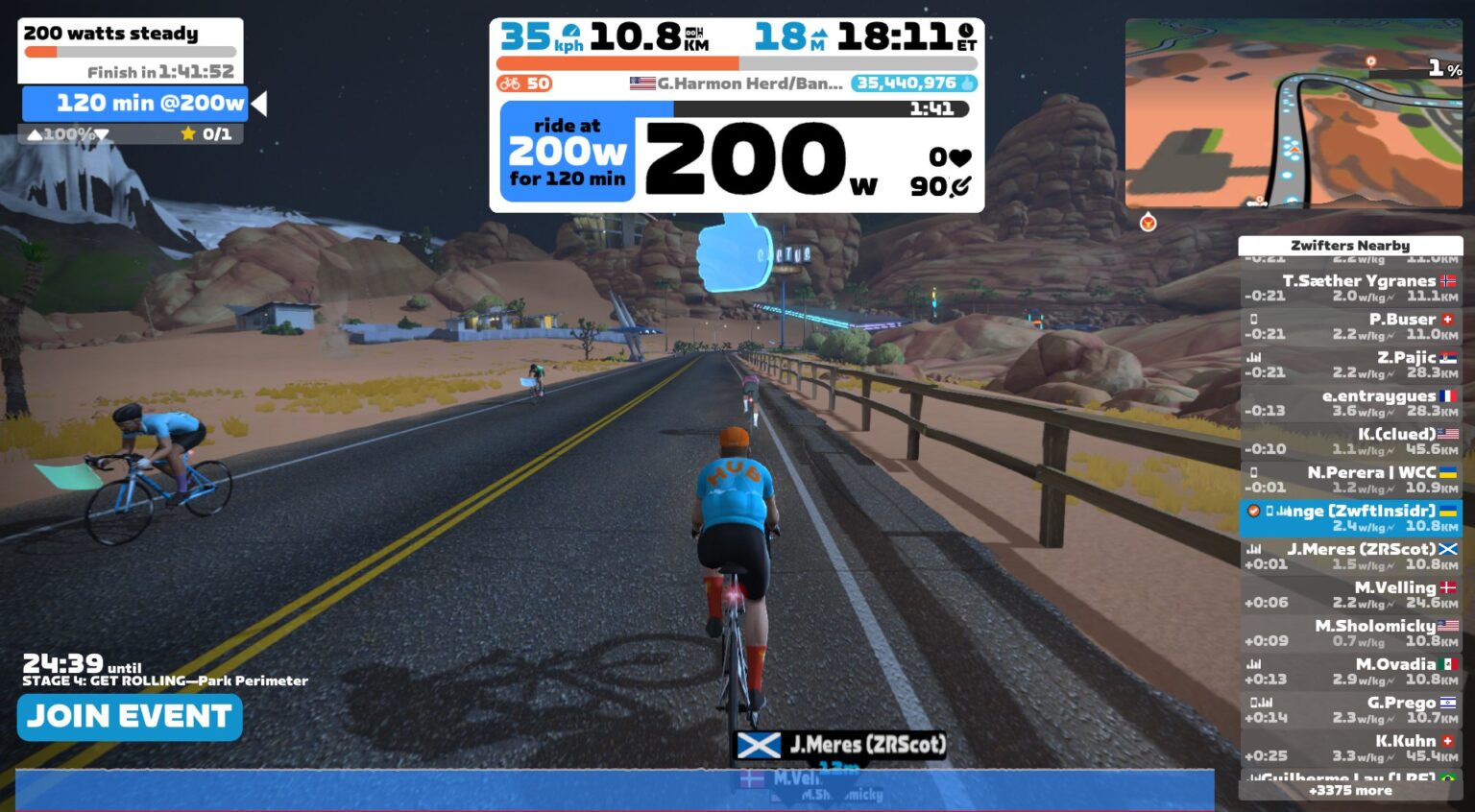Screen dimensions: 1475x812
Task: Click the star achievement icon showing 0/1
Action: [188, 134]
